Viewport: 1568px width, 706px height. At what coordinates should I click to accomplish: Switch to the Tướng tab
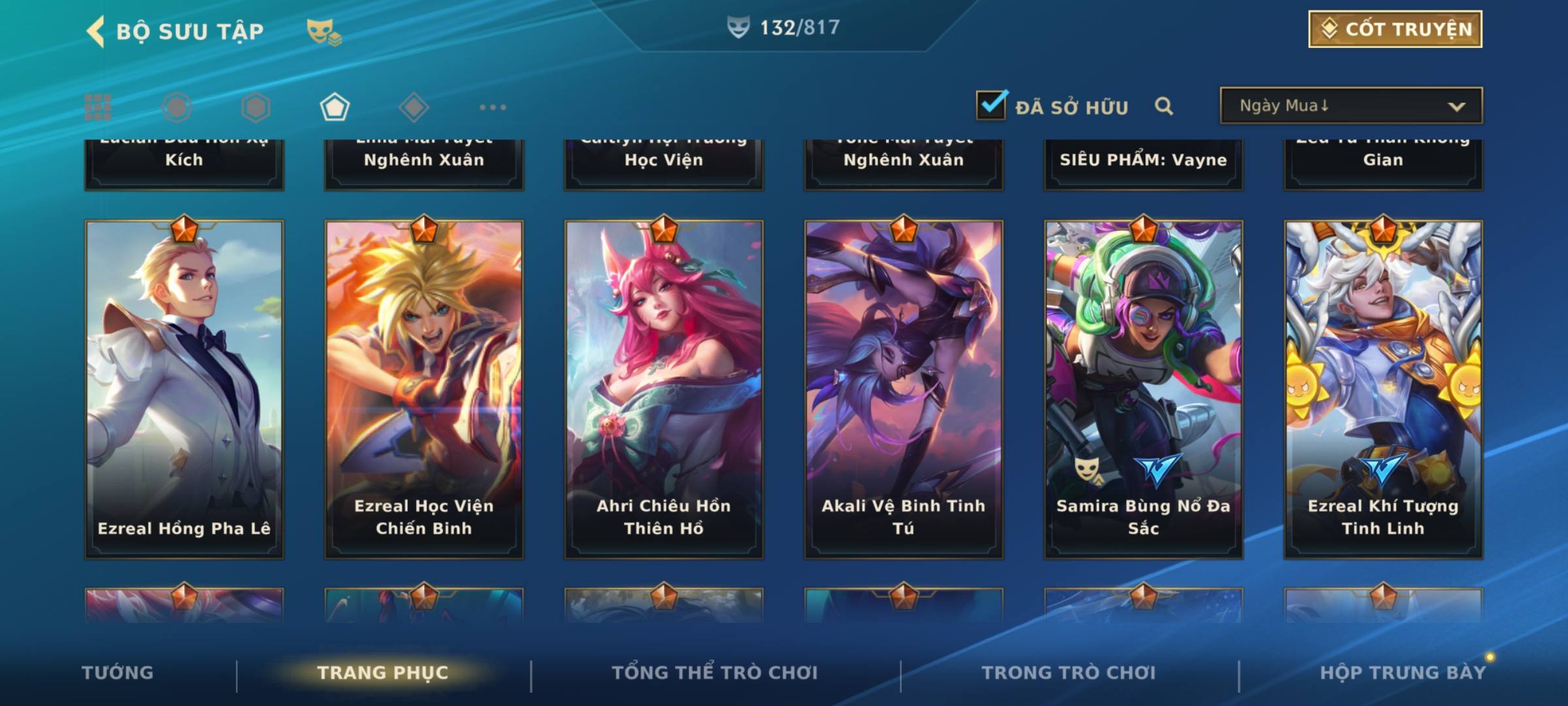click(118, 673)
